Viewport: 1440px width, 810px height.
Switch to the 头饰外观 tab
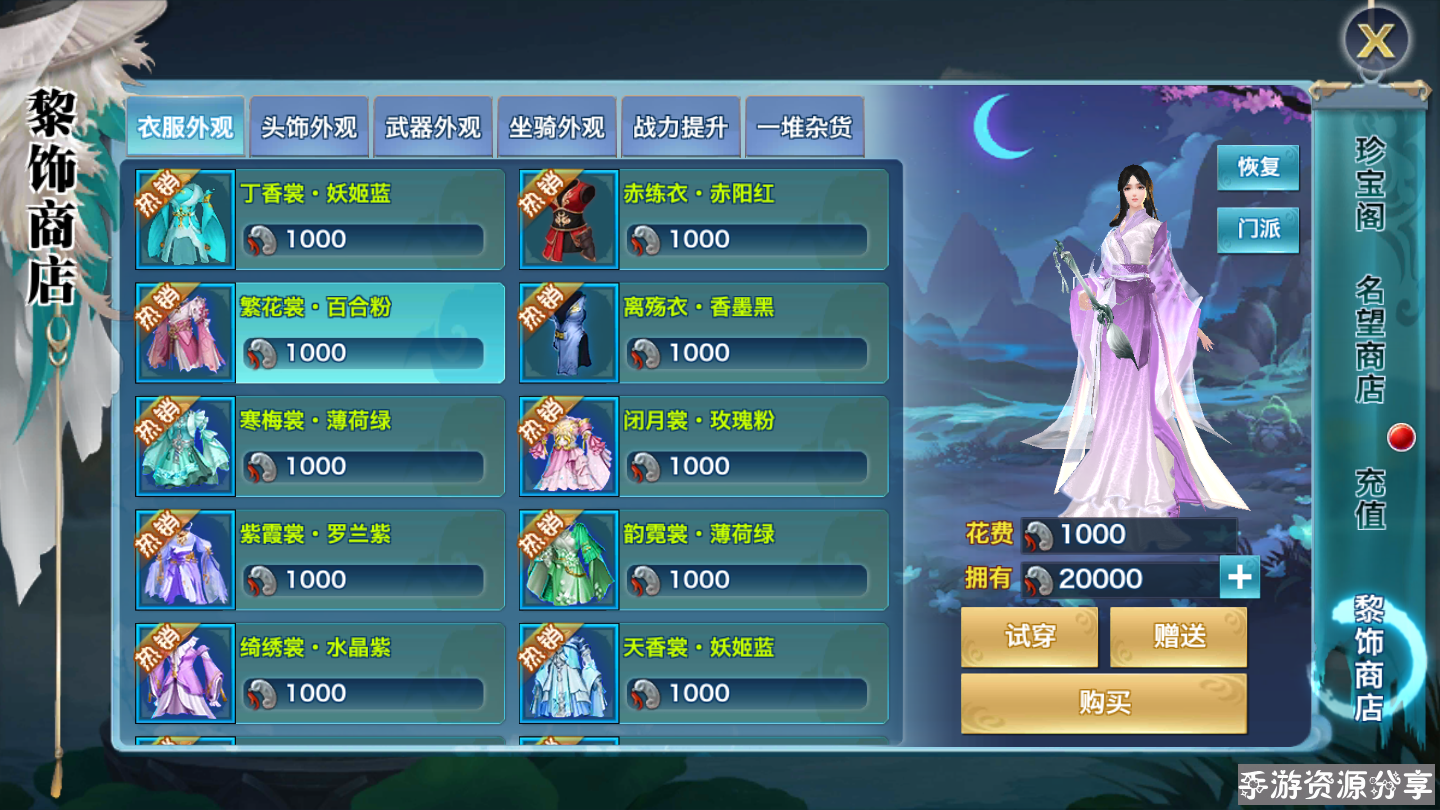[x=309, y=128]
